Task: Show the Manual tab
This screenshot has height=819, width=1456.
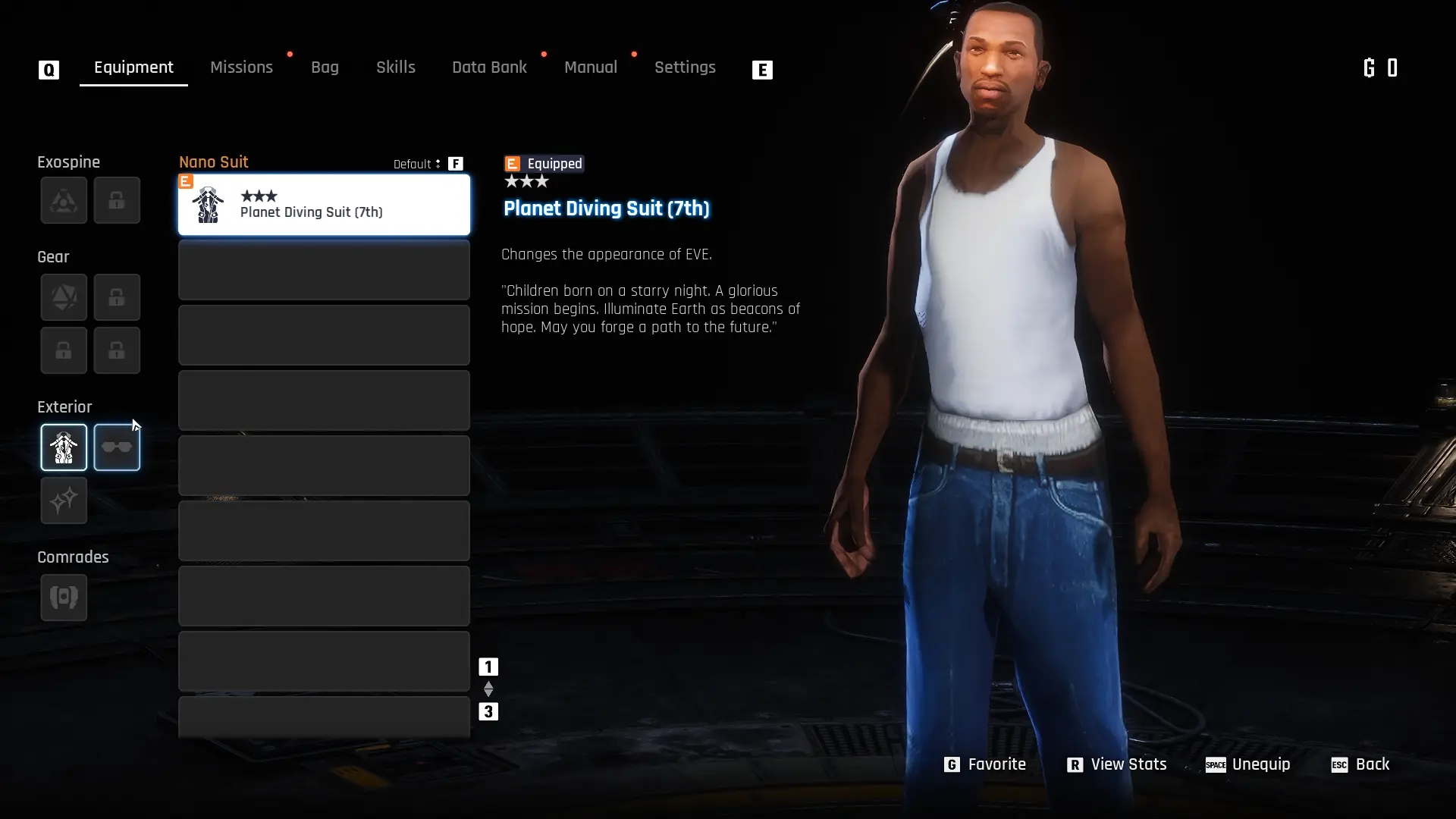Action: pos(590,67)
